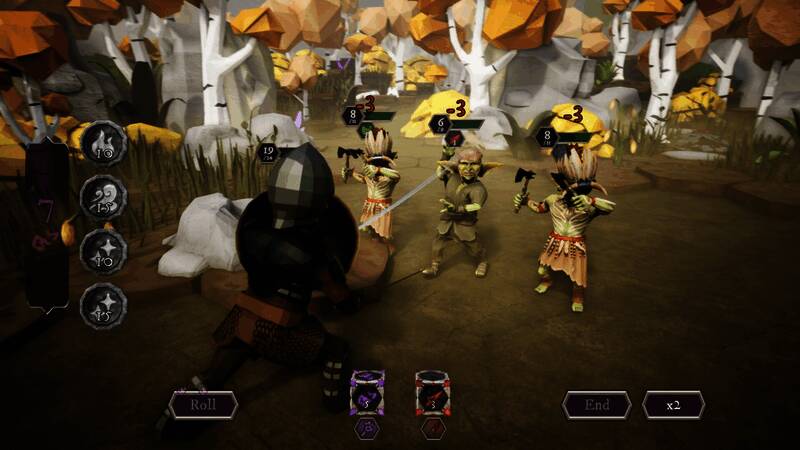Click the red hexagon beneath the red die
Image resolution: width=800 pixels, height=450 pixels.
click(432, 428)
